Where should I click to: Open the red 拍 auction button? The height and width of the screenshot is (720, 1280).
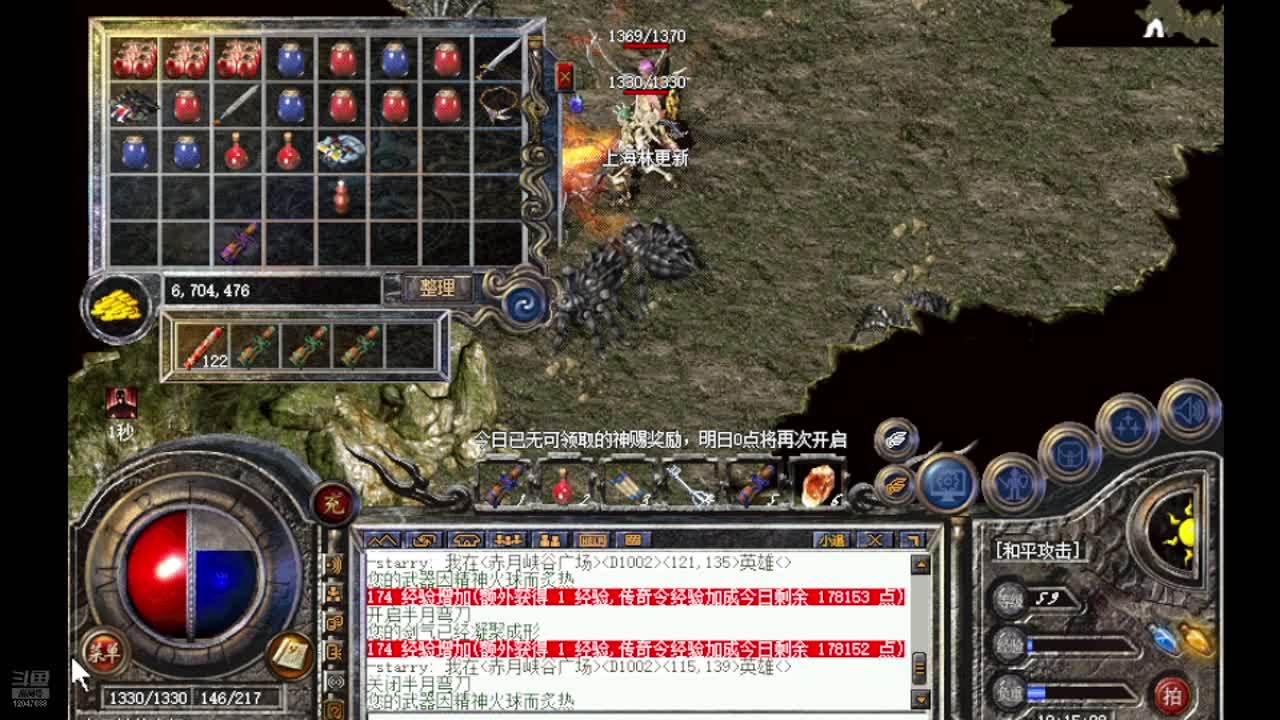click(x=1171, y=694)
